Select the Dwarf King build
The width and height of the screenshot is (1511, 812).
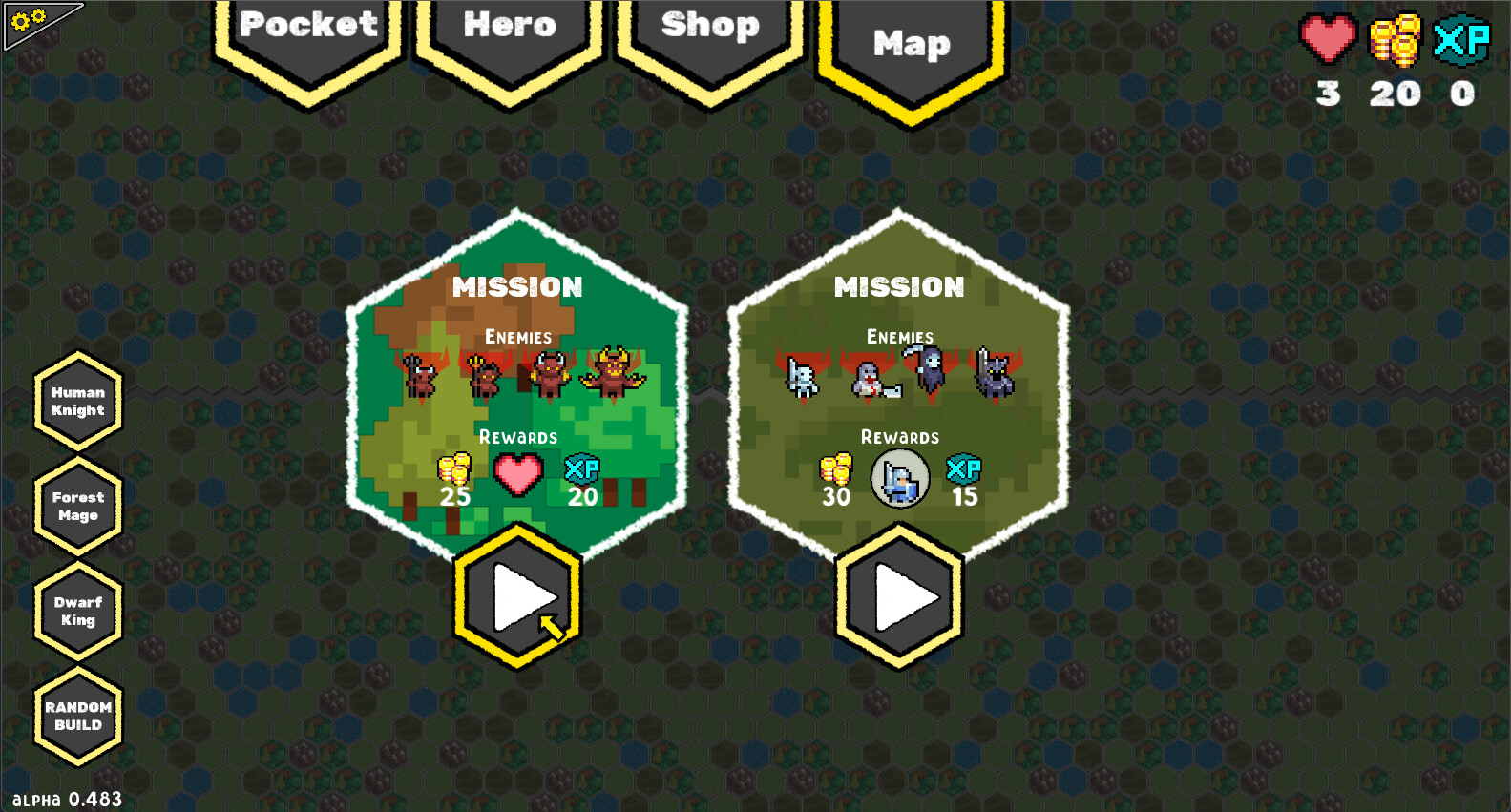click(x=77, y=611)
